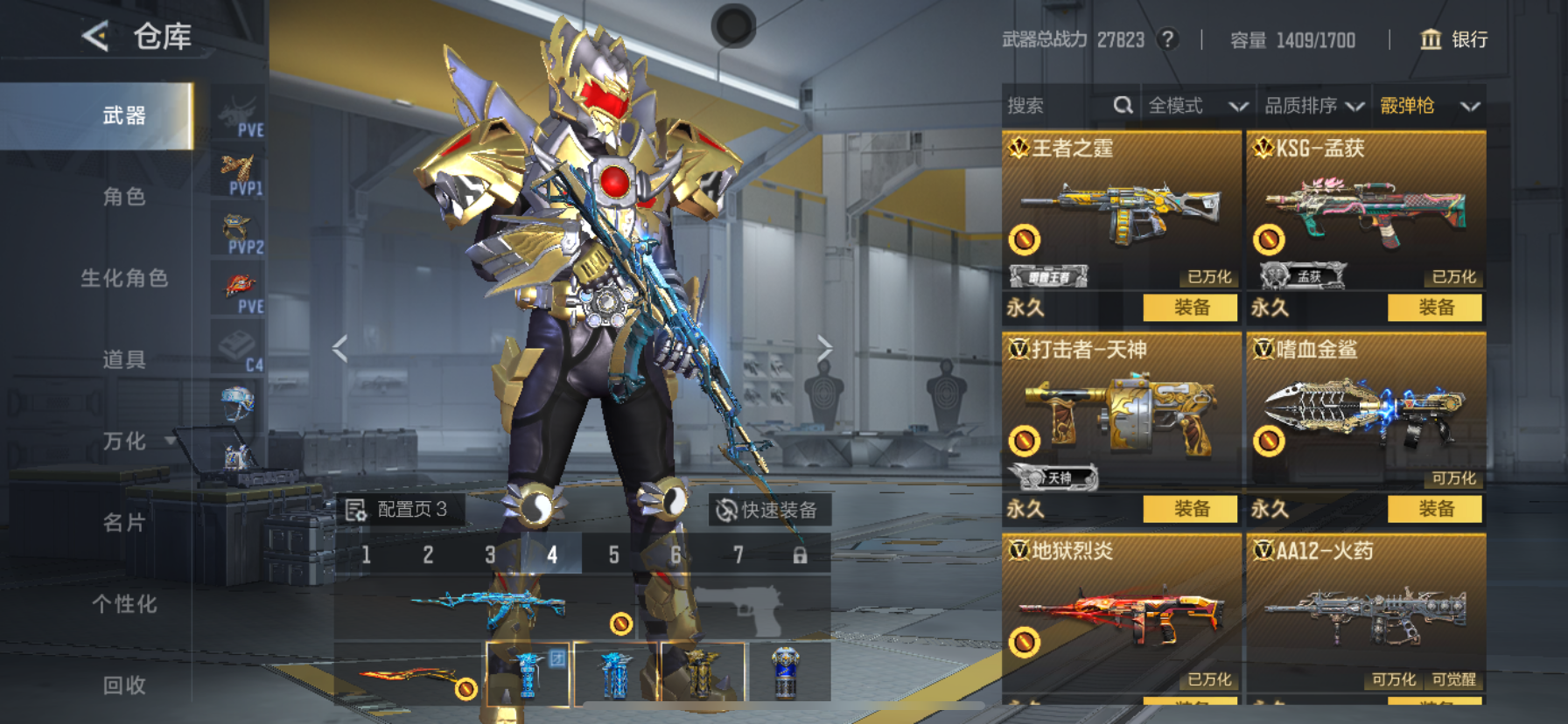Show help for 武器总战力

pyautogui.click(x=1167, y=39)
